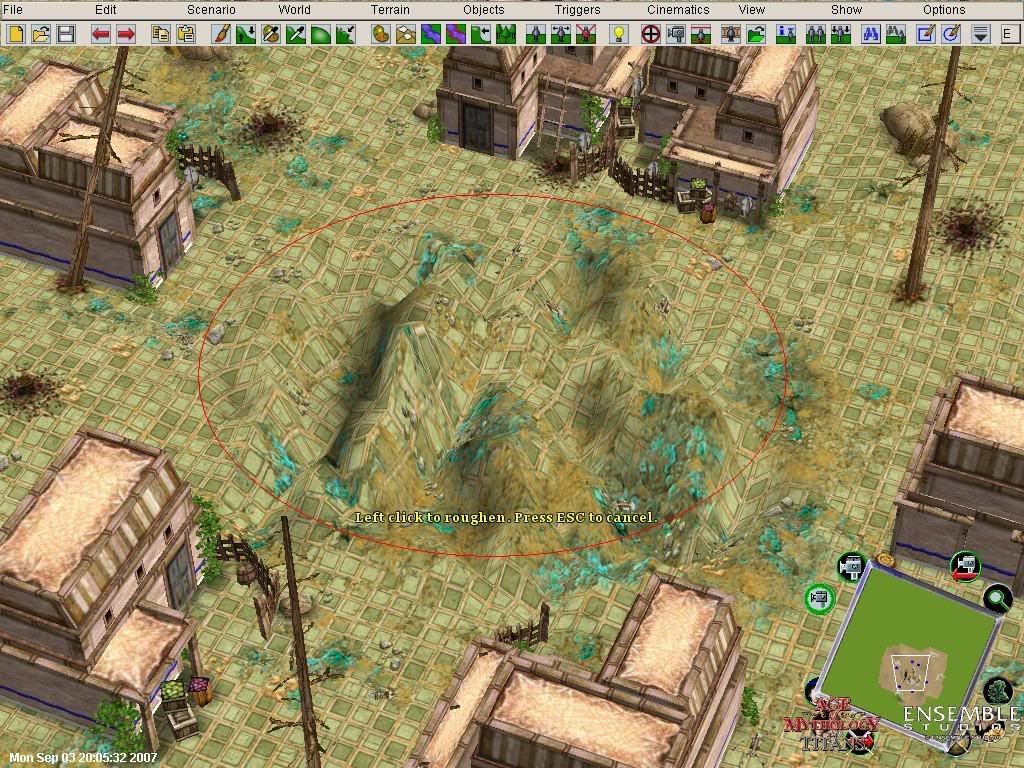The width and height of the screenshot is (1024, 768).
Task: Click the blue binoculars toolbar icon
Action: click(x=870, y=34)
